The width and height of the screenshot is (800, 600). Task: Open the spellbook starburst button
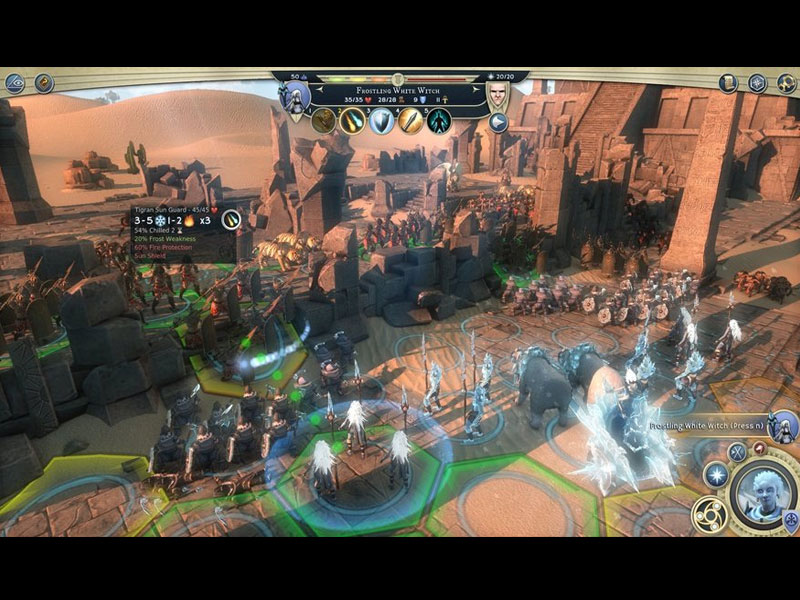pyautogui.click(x=714, y=475)
